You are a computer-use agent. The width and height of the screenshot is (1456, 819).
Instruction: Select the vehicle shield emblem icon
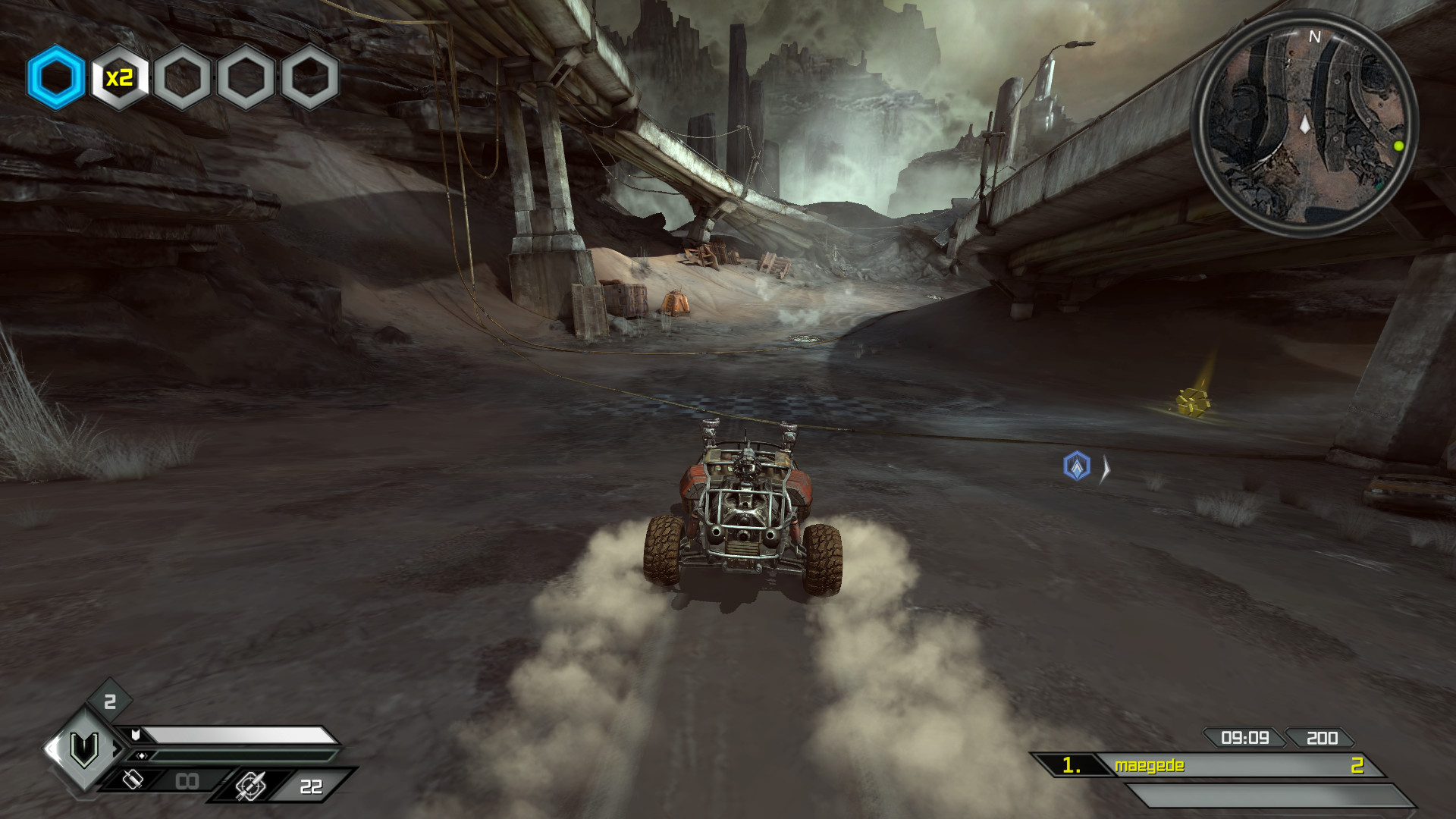(x=84, y=749)
